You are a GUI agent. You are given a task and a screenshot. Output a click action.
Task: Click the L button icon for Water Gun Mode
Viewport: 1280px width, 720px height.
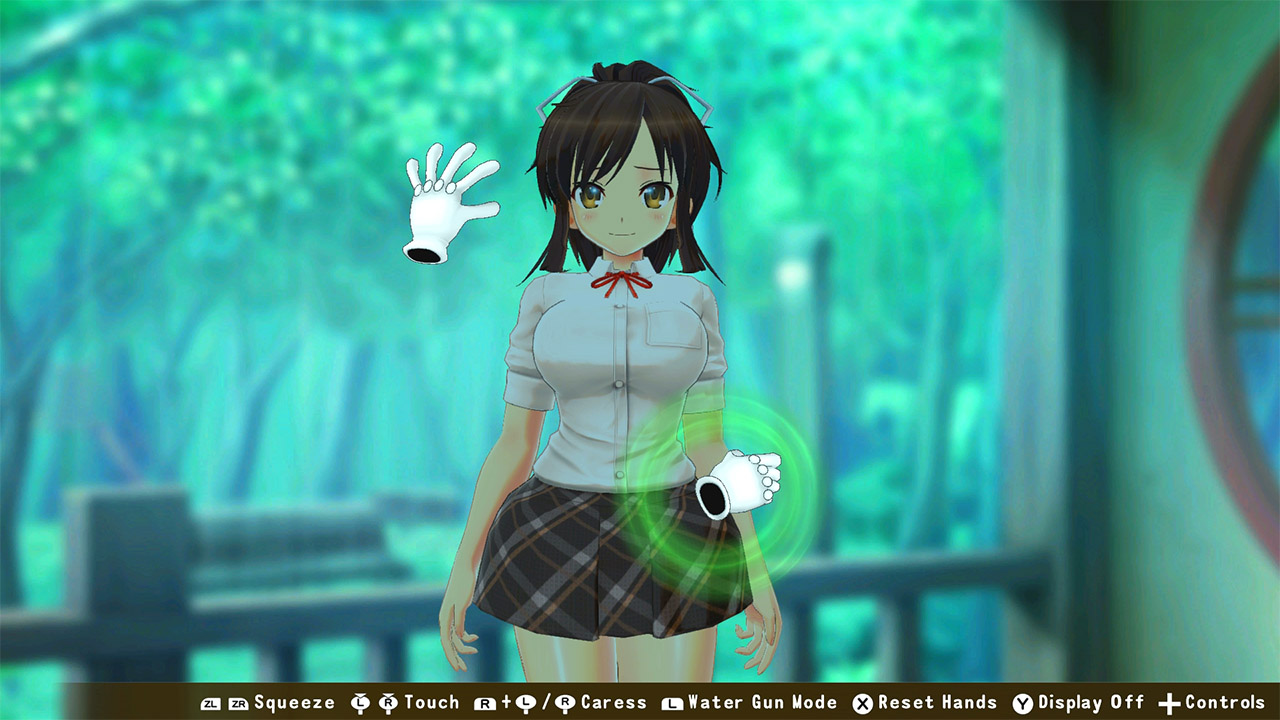[x=671, y=703]
